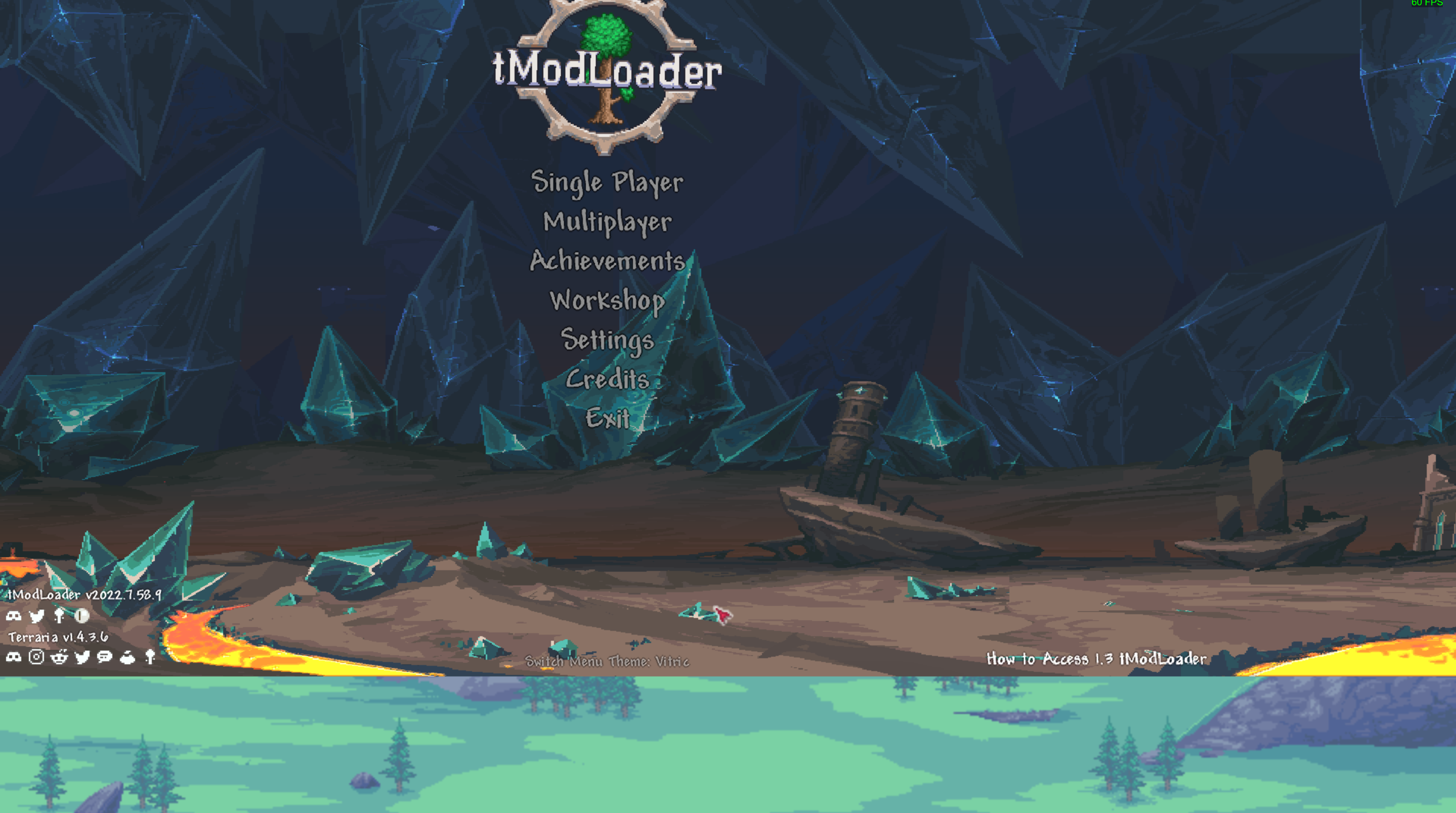Screen dimensions: 1456x813
Task: Select Multiplayer from the main menu
Action: tap(607, 223)
